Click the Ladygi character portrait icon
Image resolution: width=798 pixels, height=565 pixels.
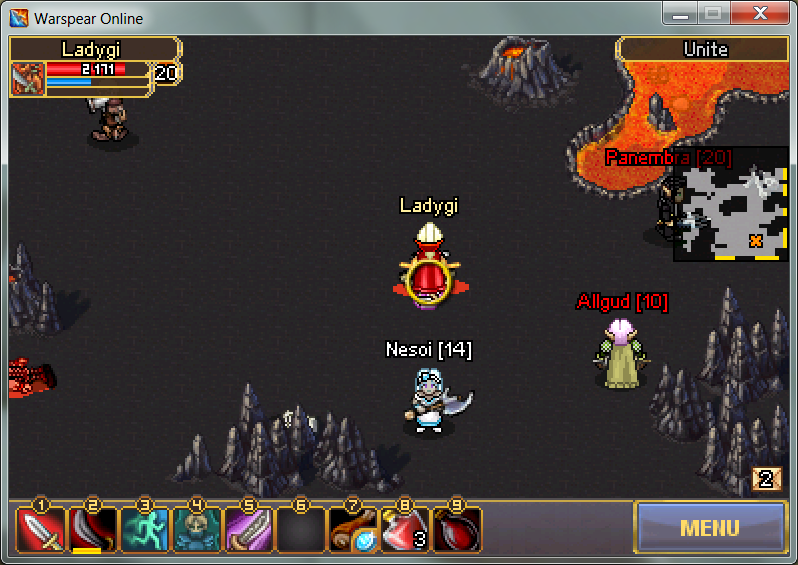(x=28, y=78)
